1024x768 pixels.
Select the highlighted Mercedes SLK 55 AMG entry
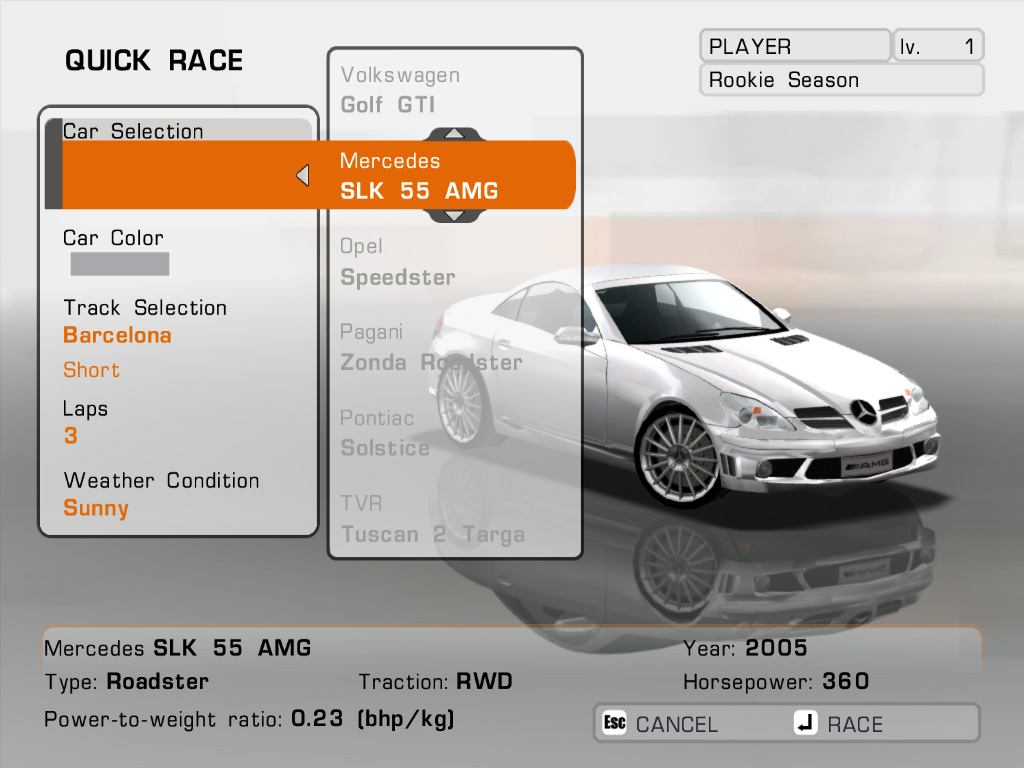click(419, 176)
